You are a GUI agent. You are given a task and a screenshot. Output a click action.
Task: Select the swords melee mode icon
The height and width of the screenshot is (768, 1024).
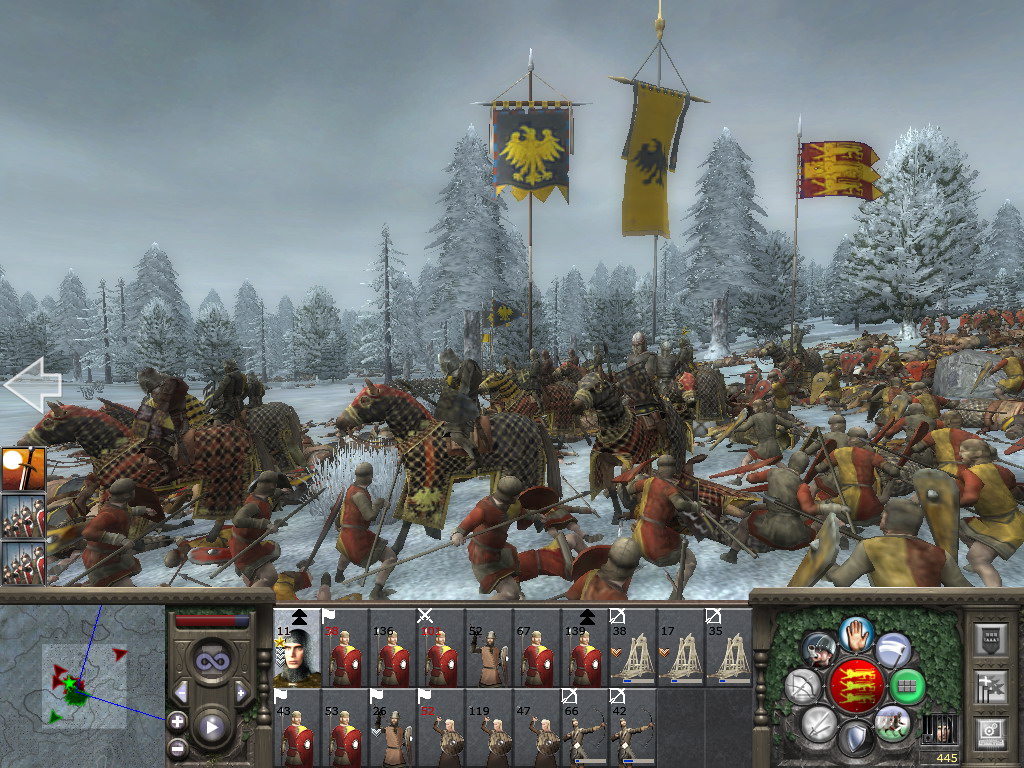coord(819,724)
